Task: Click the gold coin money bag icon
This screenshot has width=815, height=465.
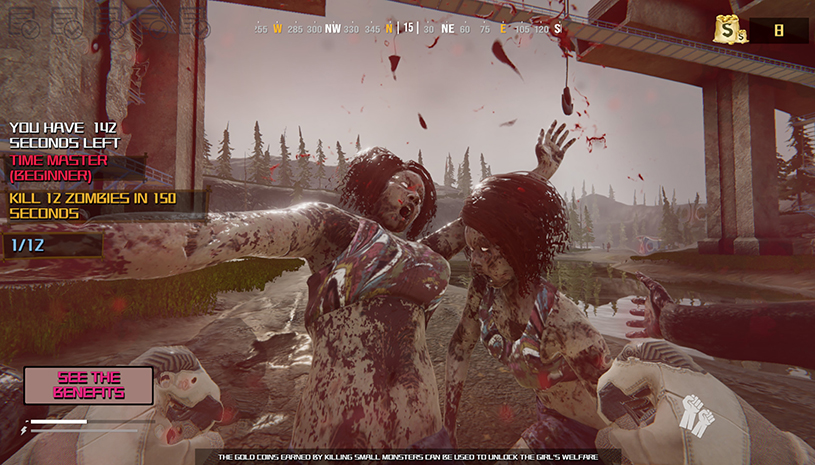Action: click(x=728, y=30)
